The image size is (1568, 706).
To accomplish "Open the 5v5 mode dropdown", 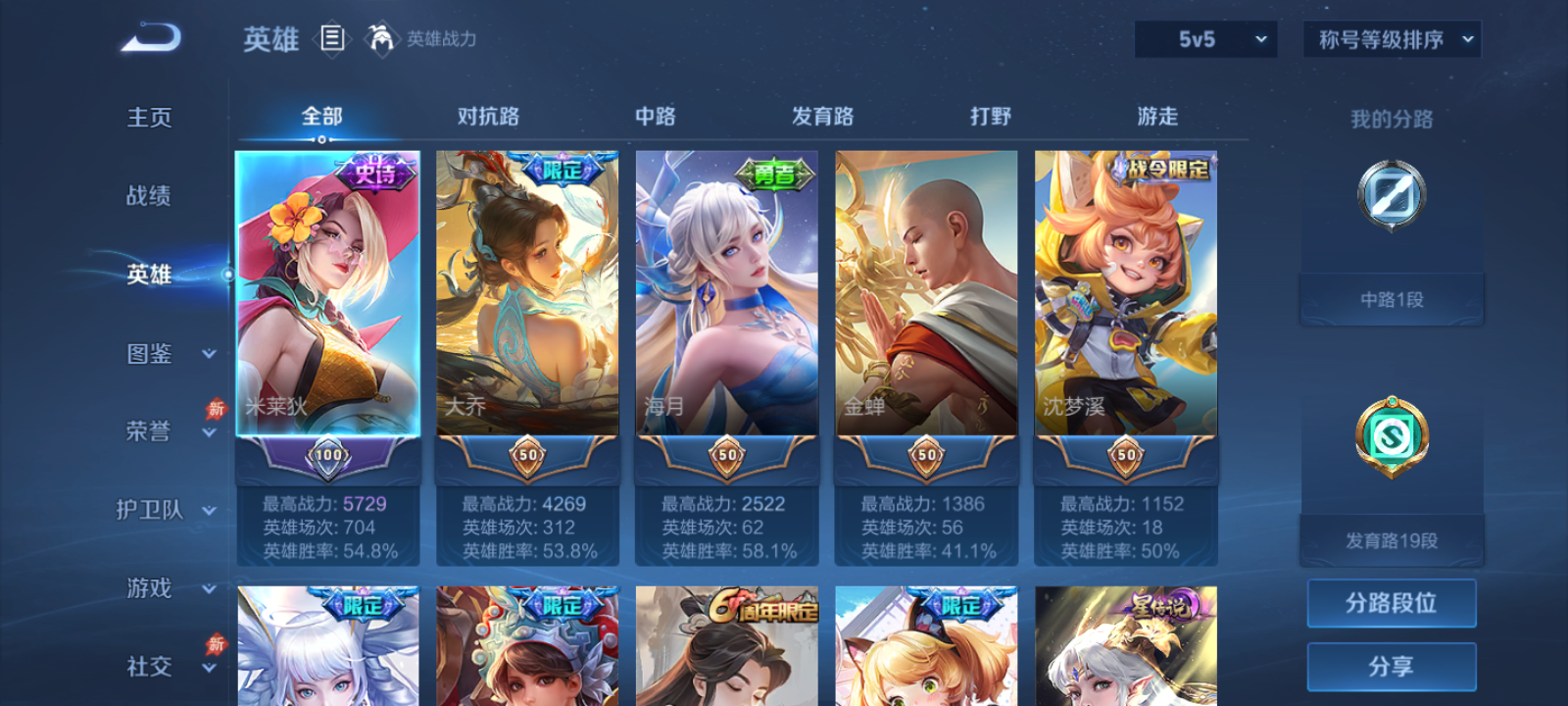I will pyautogui.click(x=1204, y=39).
